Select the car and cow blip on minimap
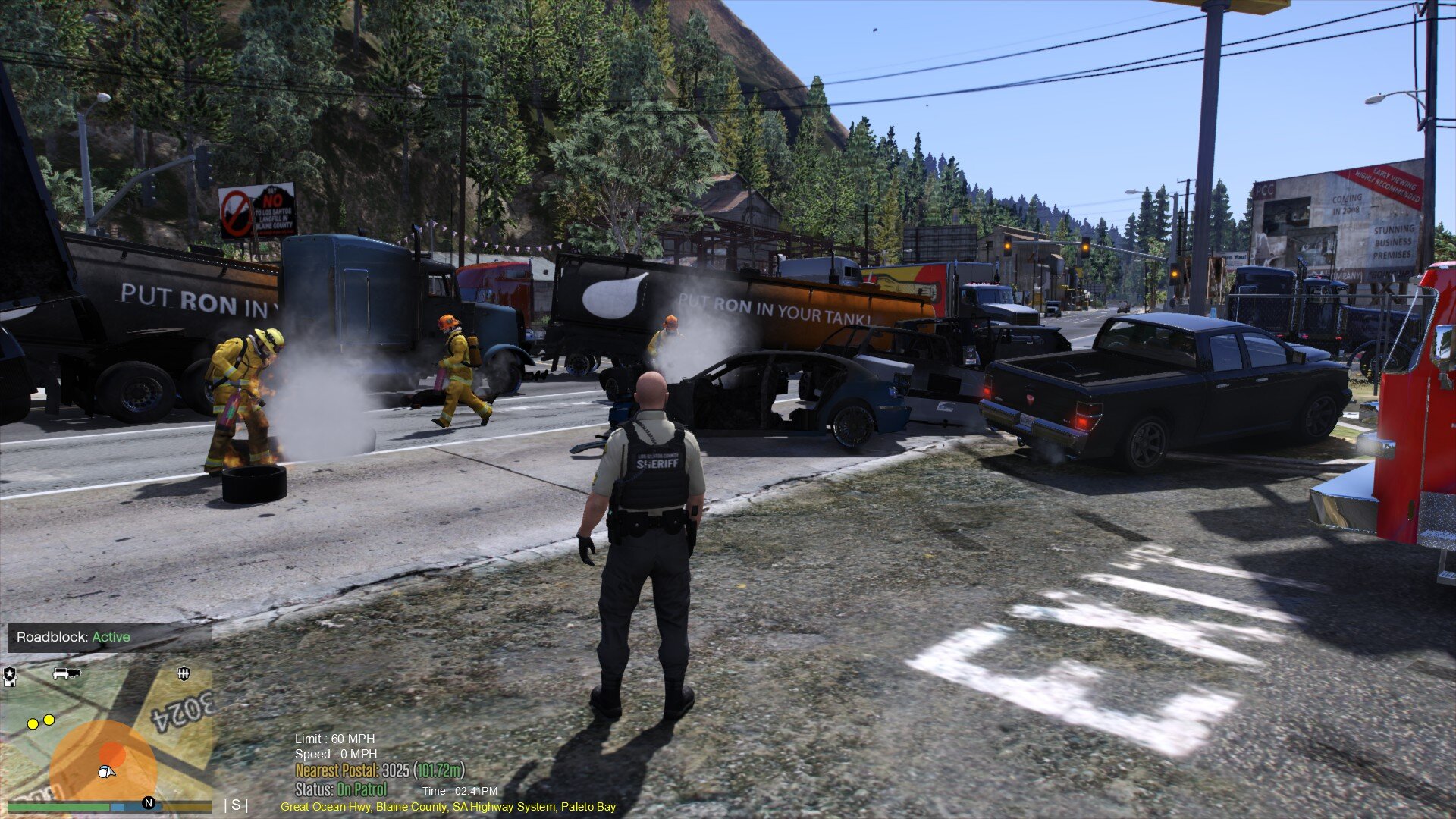 pyautogui.click(x=67, y=673)
